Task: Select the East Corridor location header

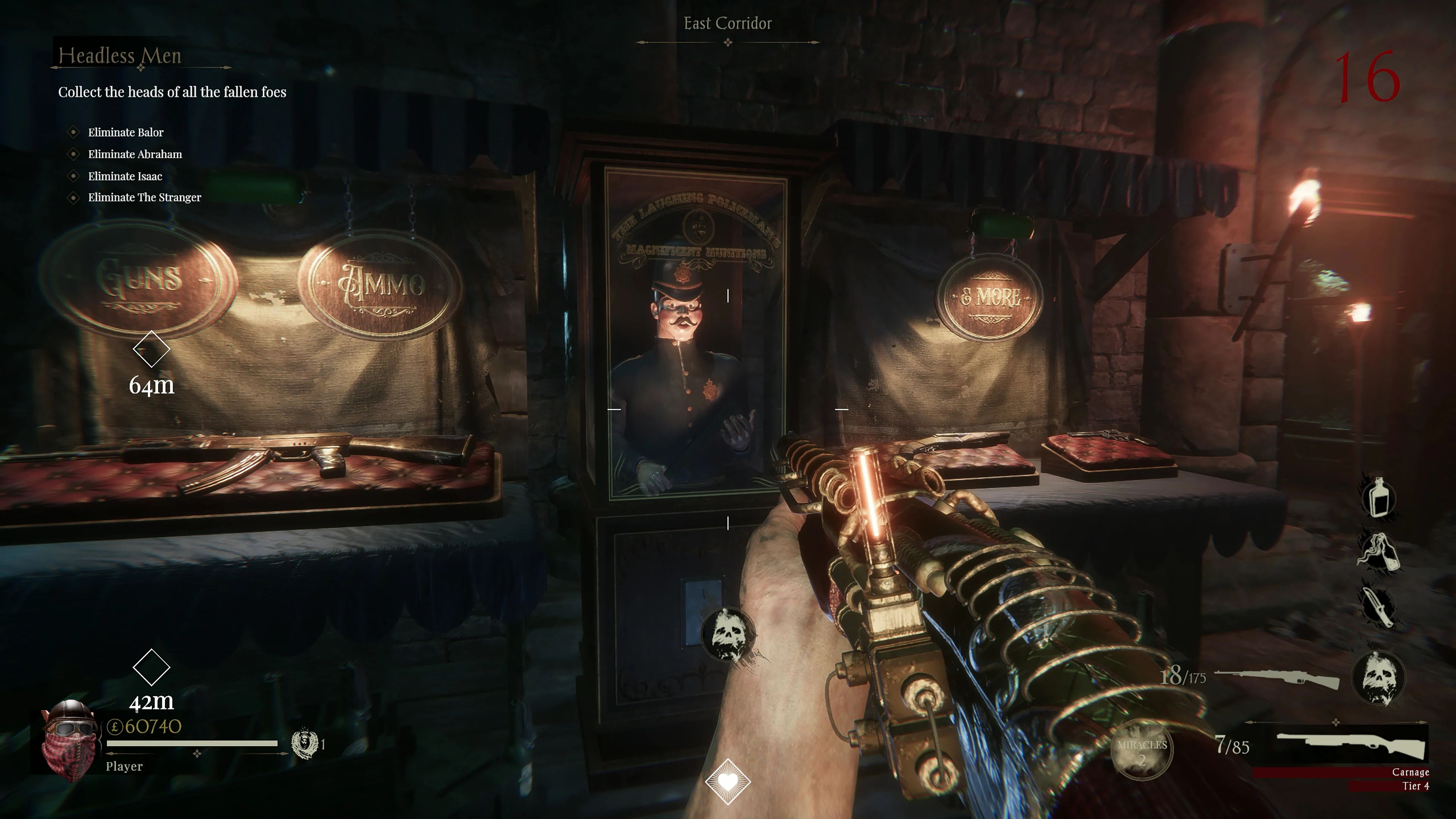Action: [x=728, y=24]
